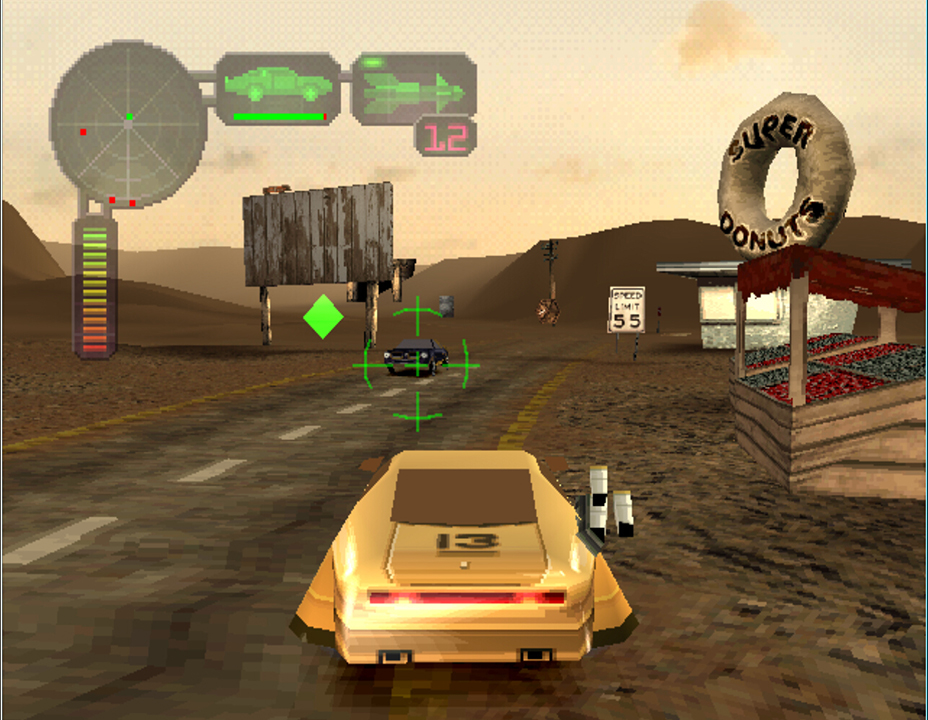Select the green car status icon

(x=281, y=87)
